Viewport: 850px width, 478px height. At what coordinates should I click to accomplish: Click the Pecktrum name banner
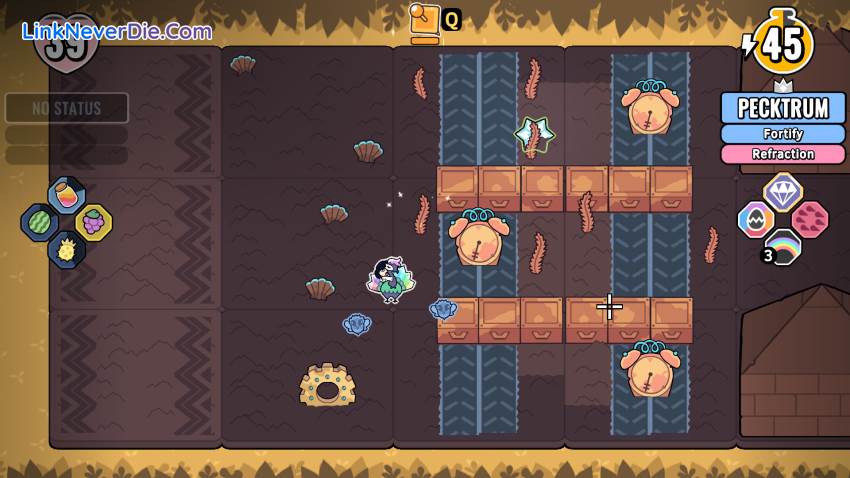[x=783, y=108]
